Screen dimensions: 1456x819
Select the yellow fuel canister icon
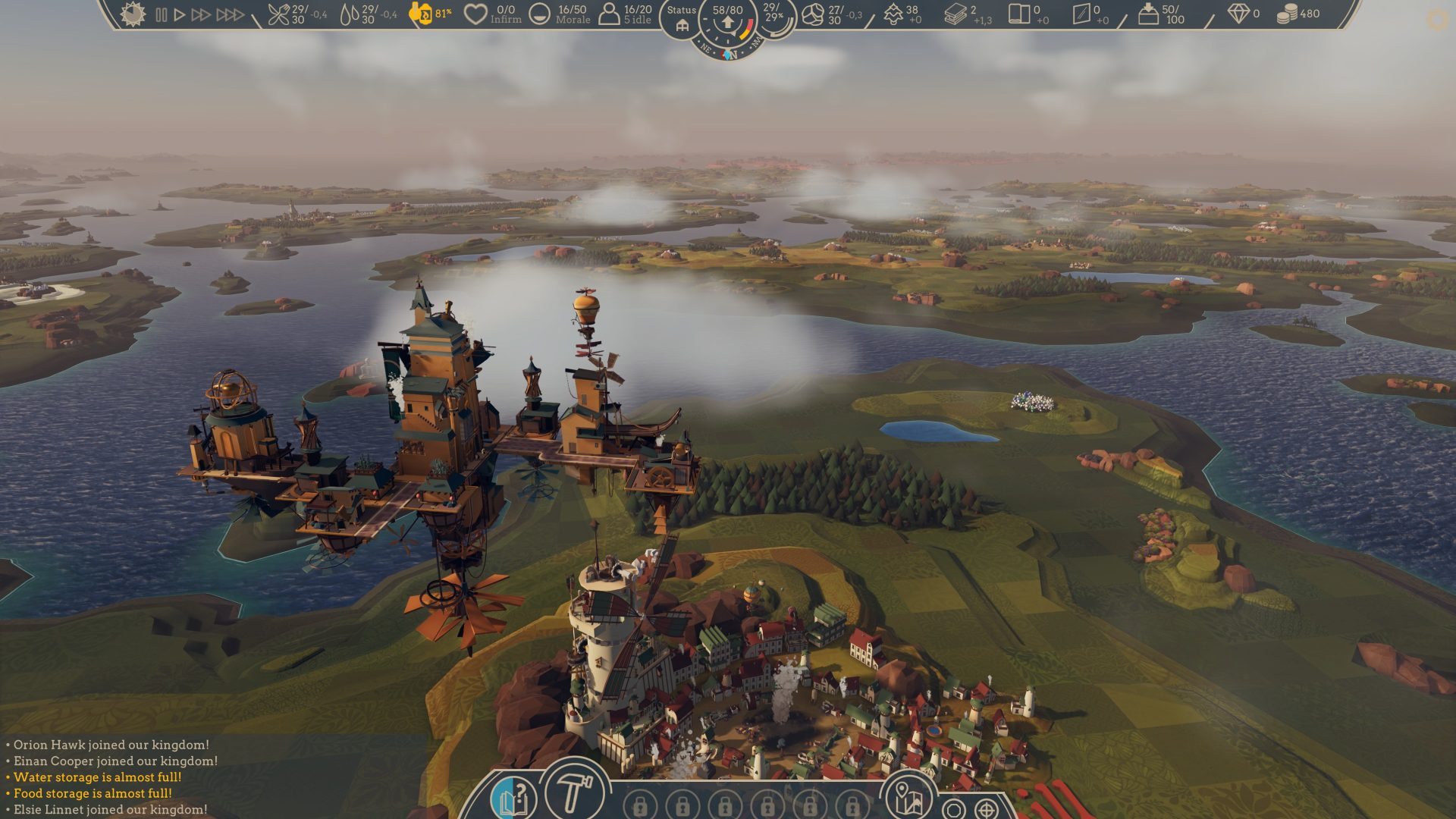pos(420,13)
